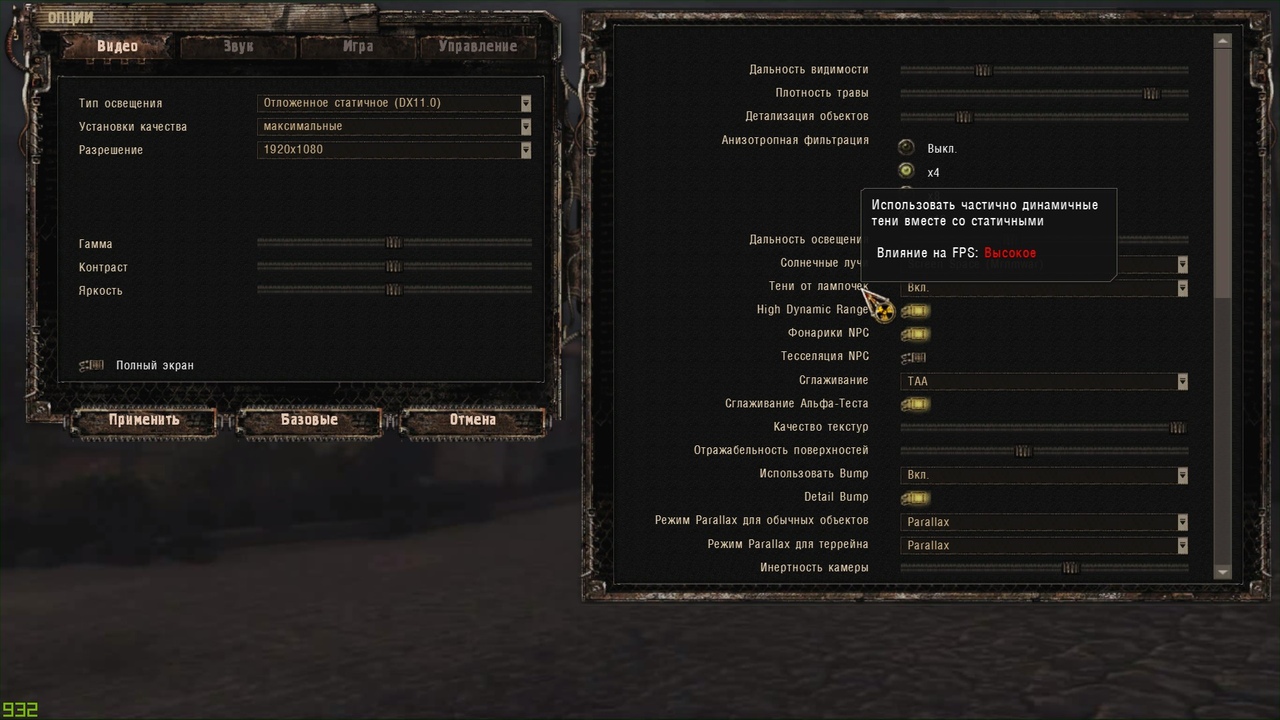Toggle the Detail Bump switch

915,498
